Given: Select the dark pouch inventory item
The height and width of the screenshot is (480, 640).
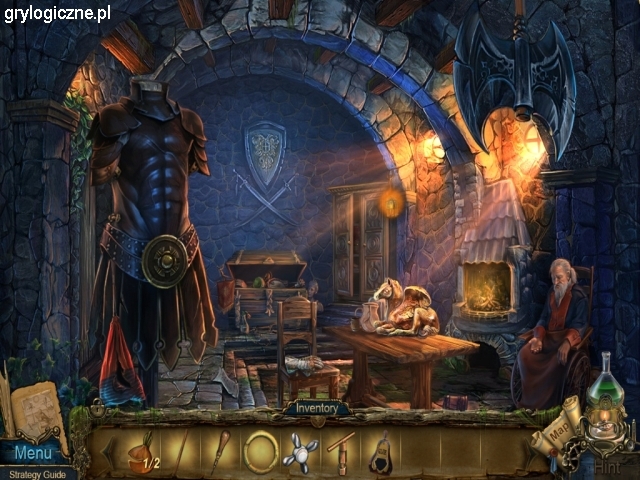Looking at the screenshot, I should pyautogui.click(x=380, y=453).
